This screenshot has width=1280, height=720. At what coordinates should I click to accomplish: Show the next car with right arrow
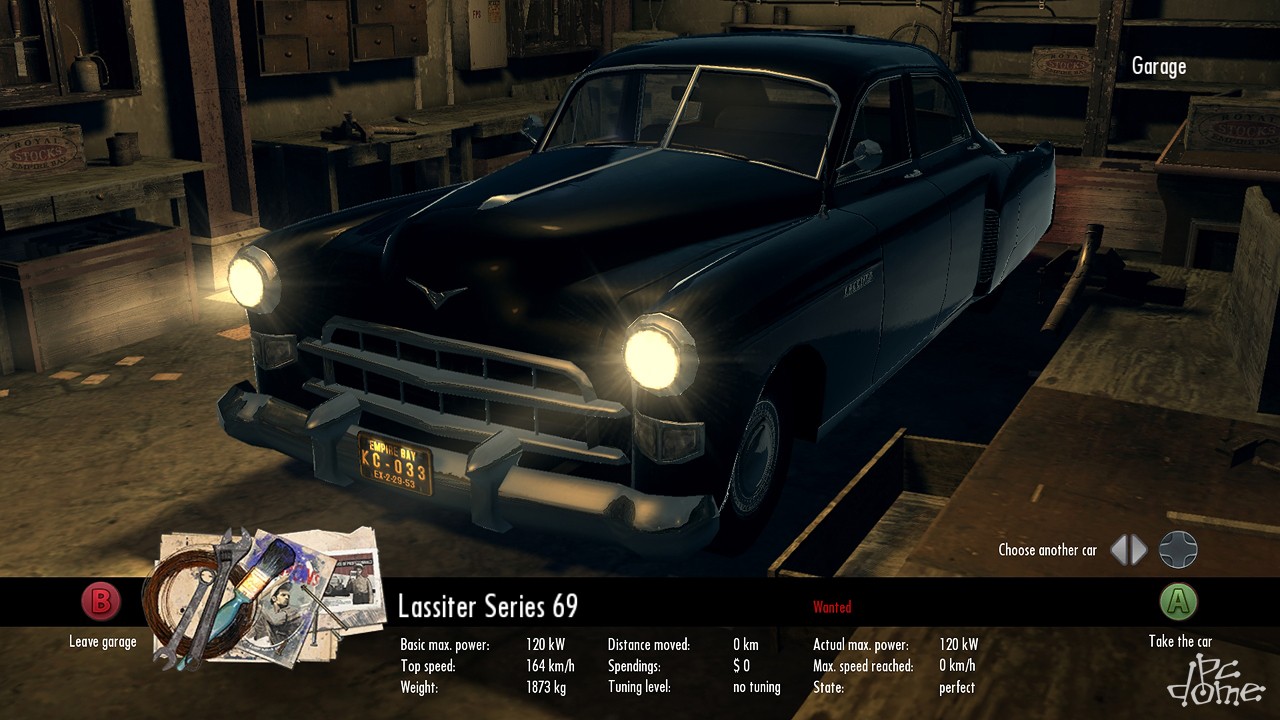[x=1139, y=549]
